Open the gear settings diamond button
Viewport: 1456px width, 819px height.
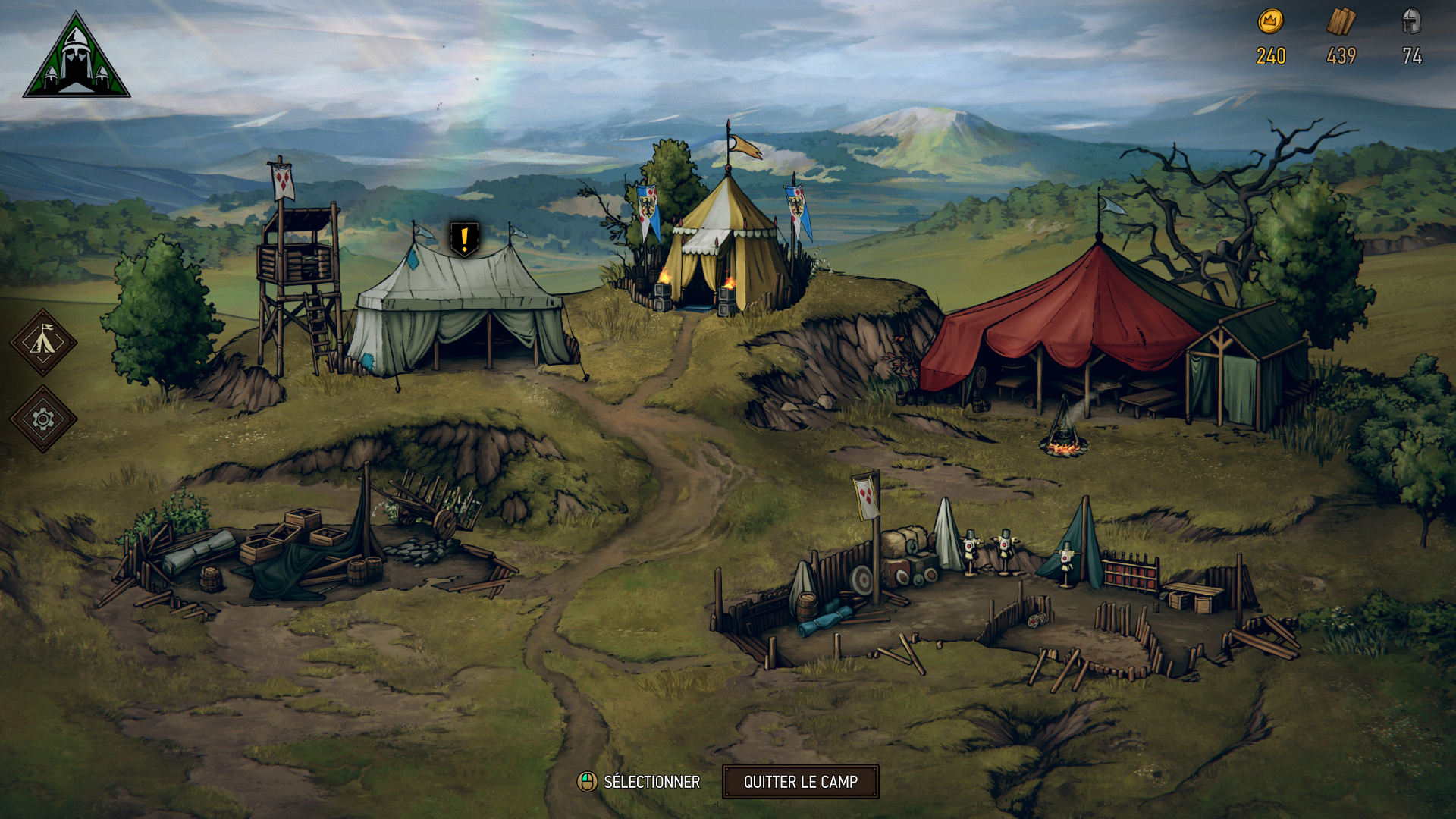coord(43,419)
